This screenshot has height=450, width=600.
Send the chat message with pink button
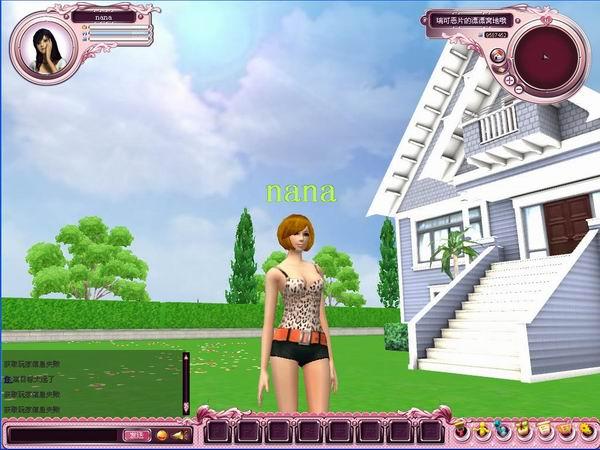coord(136,435)
